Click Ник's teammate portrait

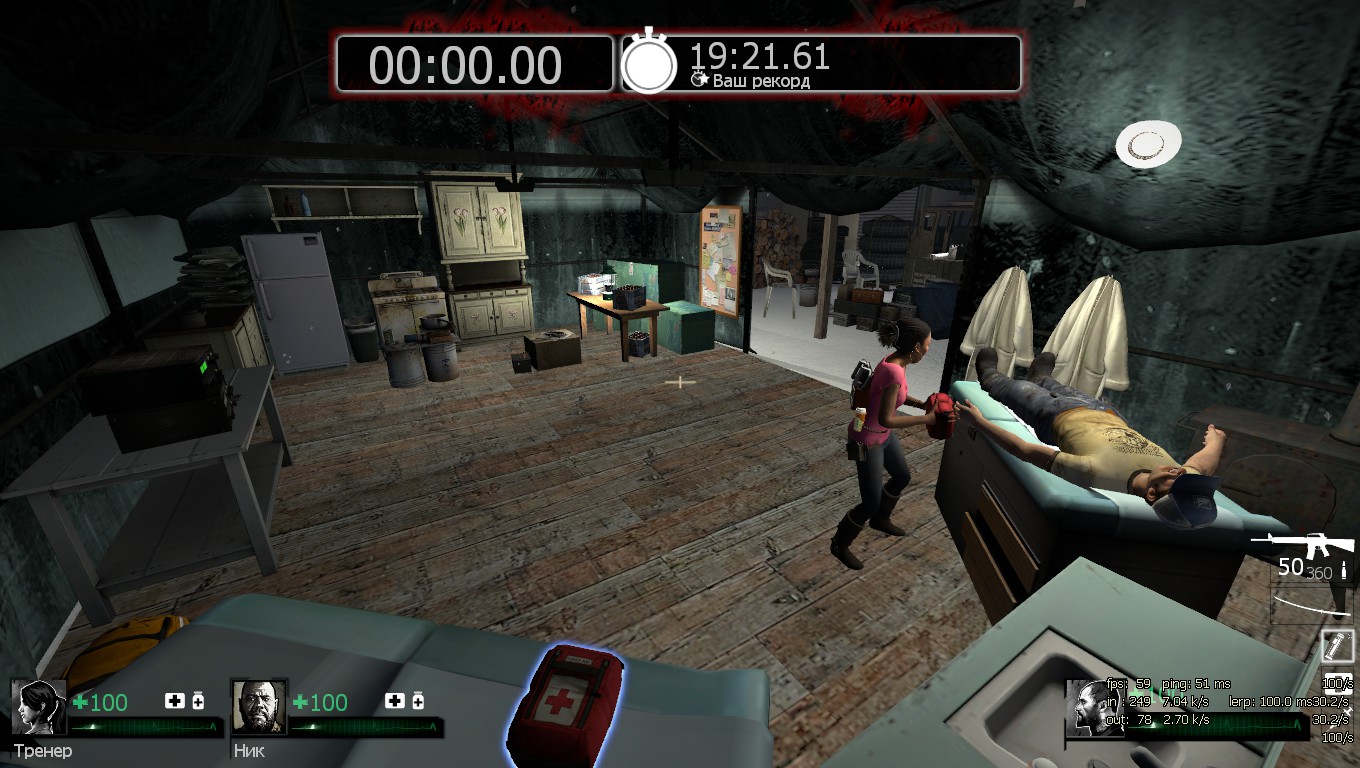click(258, 707)
